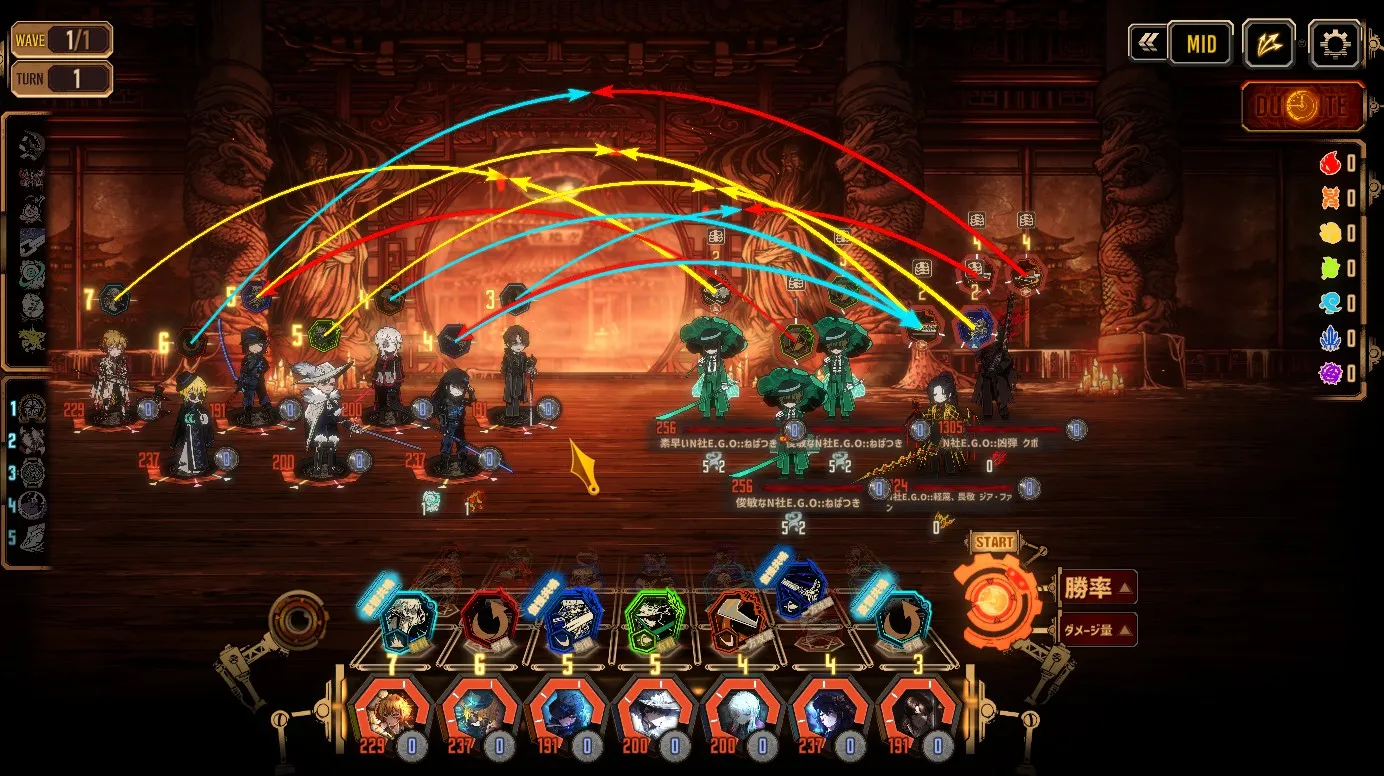Screen dimensions: 1384x776
Task: Click the double-arrow collapse button beside MID
Action: [x=1146, y=44]
